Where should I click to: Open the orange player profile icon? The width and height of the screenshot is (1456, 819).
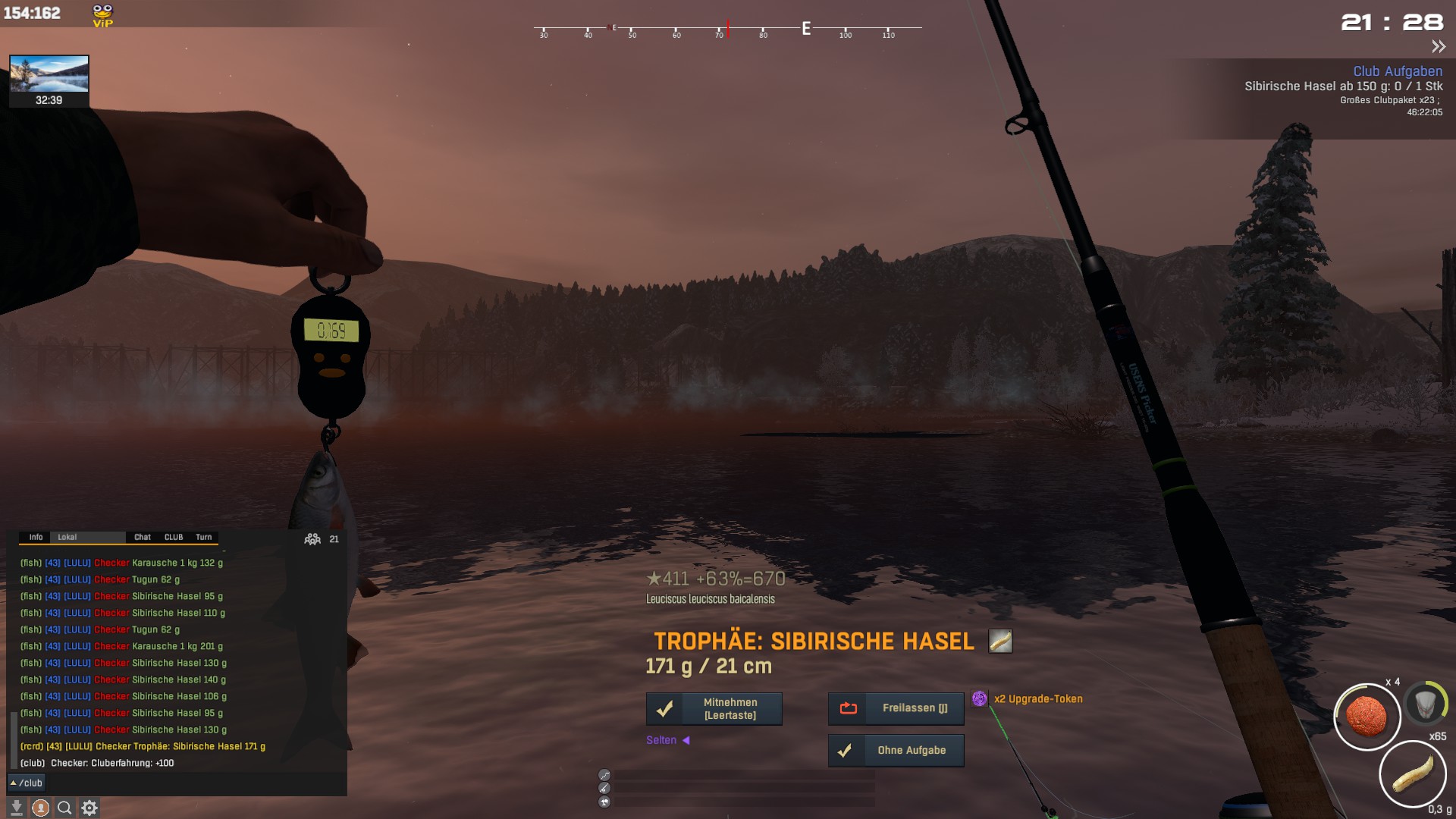(41, 808)
